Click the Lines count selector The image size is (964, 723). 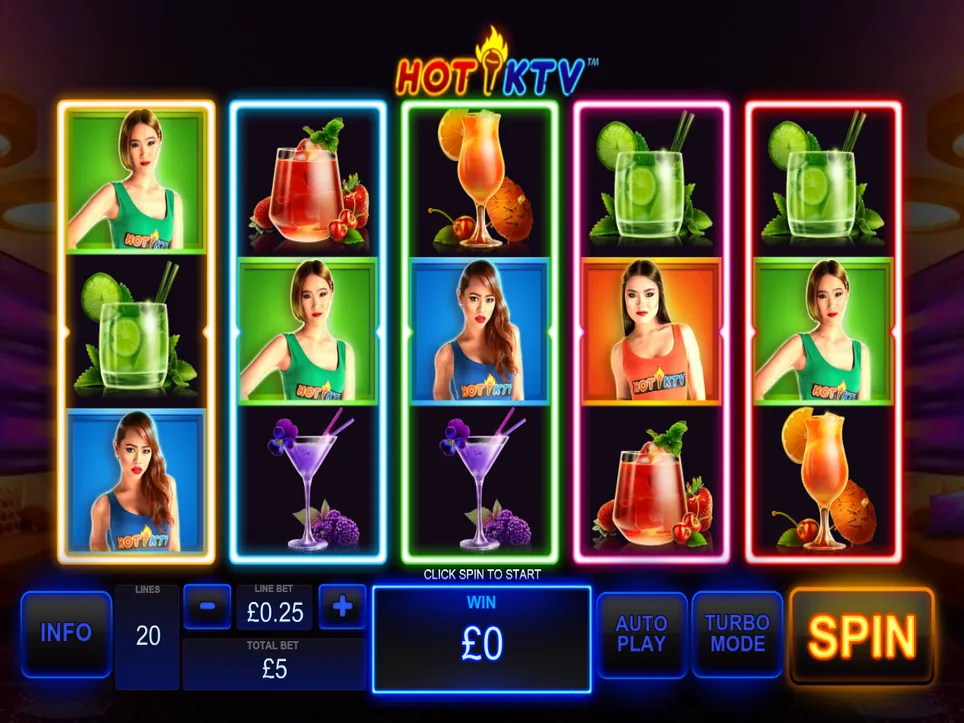148,636
